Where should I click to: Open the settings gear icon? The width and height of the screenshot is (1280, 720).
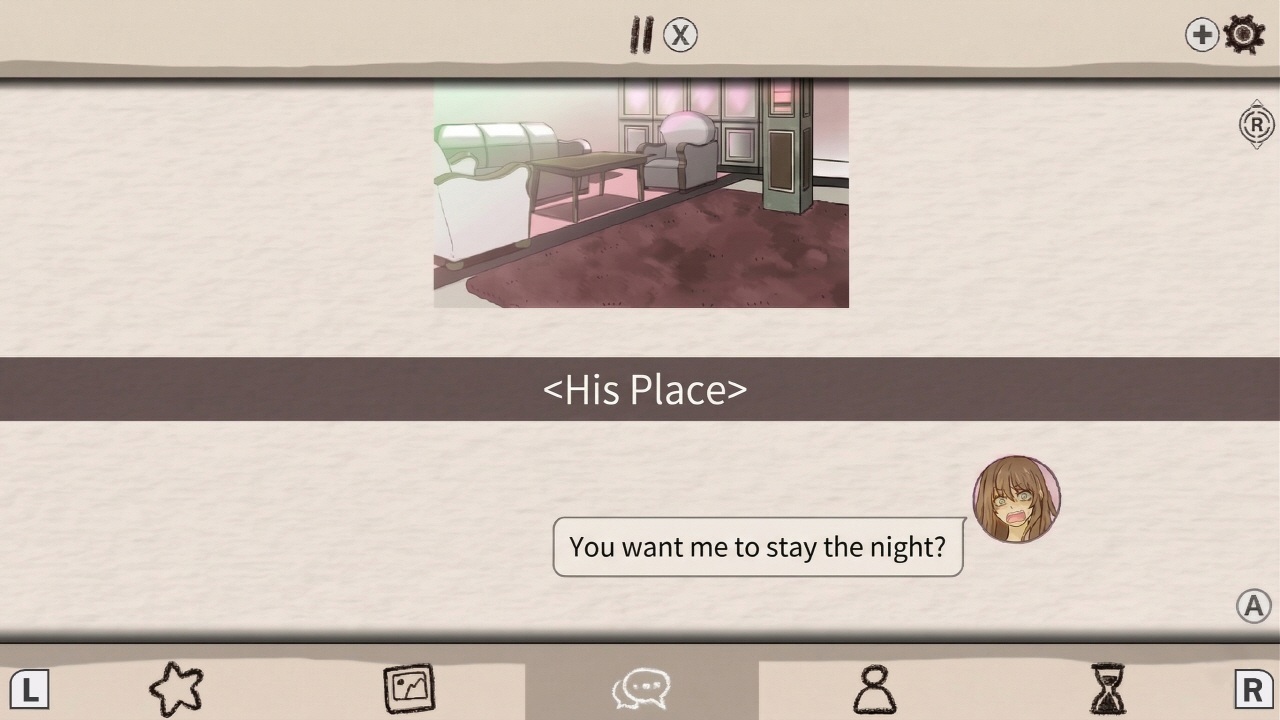point(1243,33)
